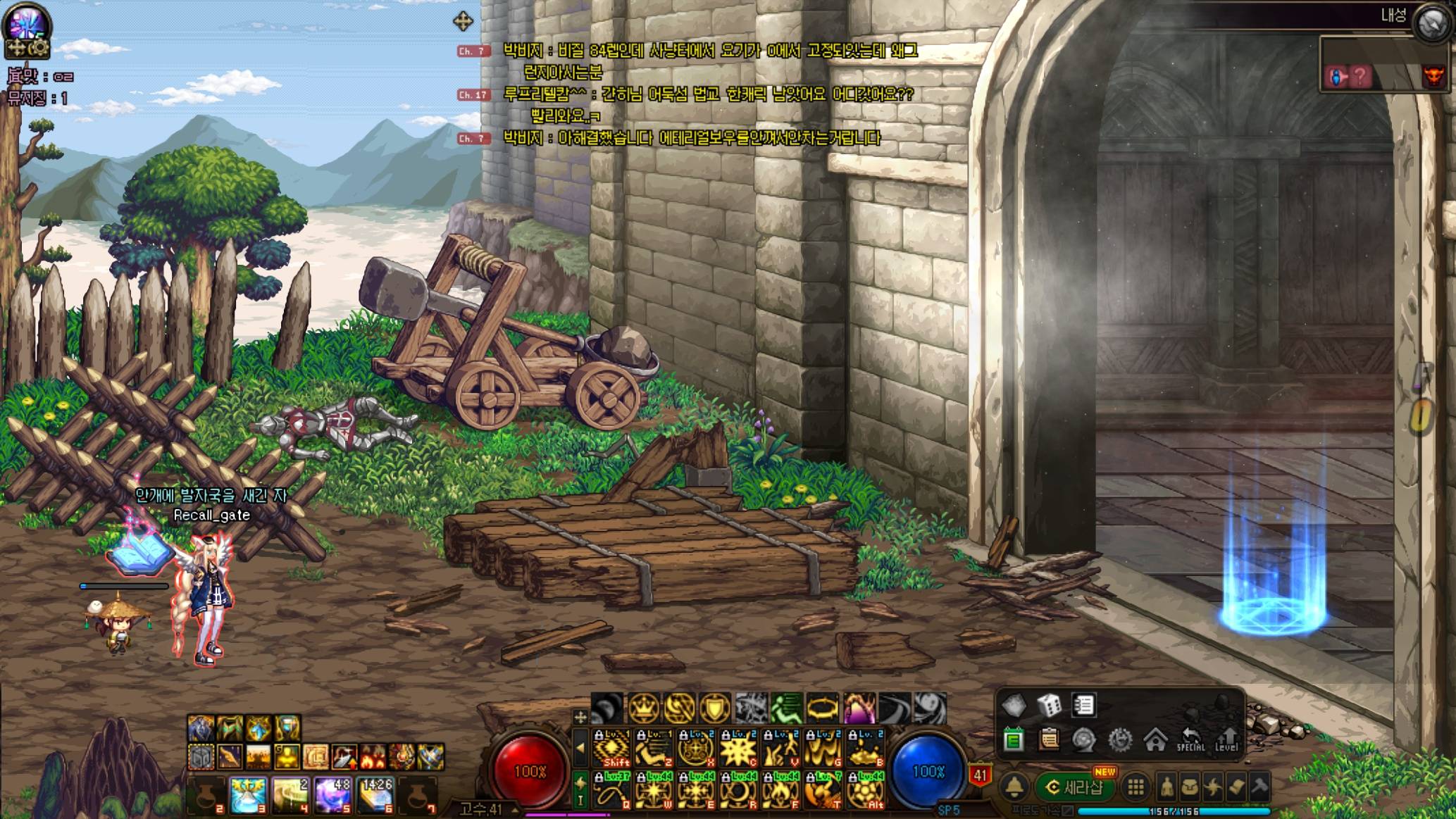Use the purple orb item in slot 5

(x=332, y=794)
